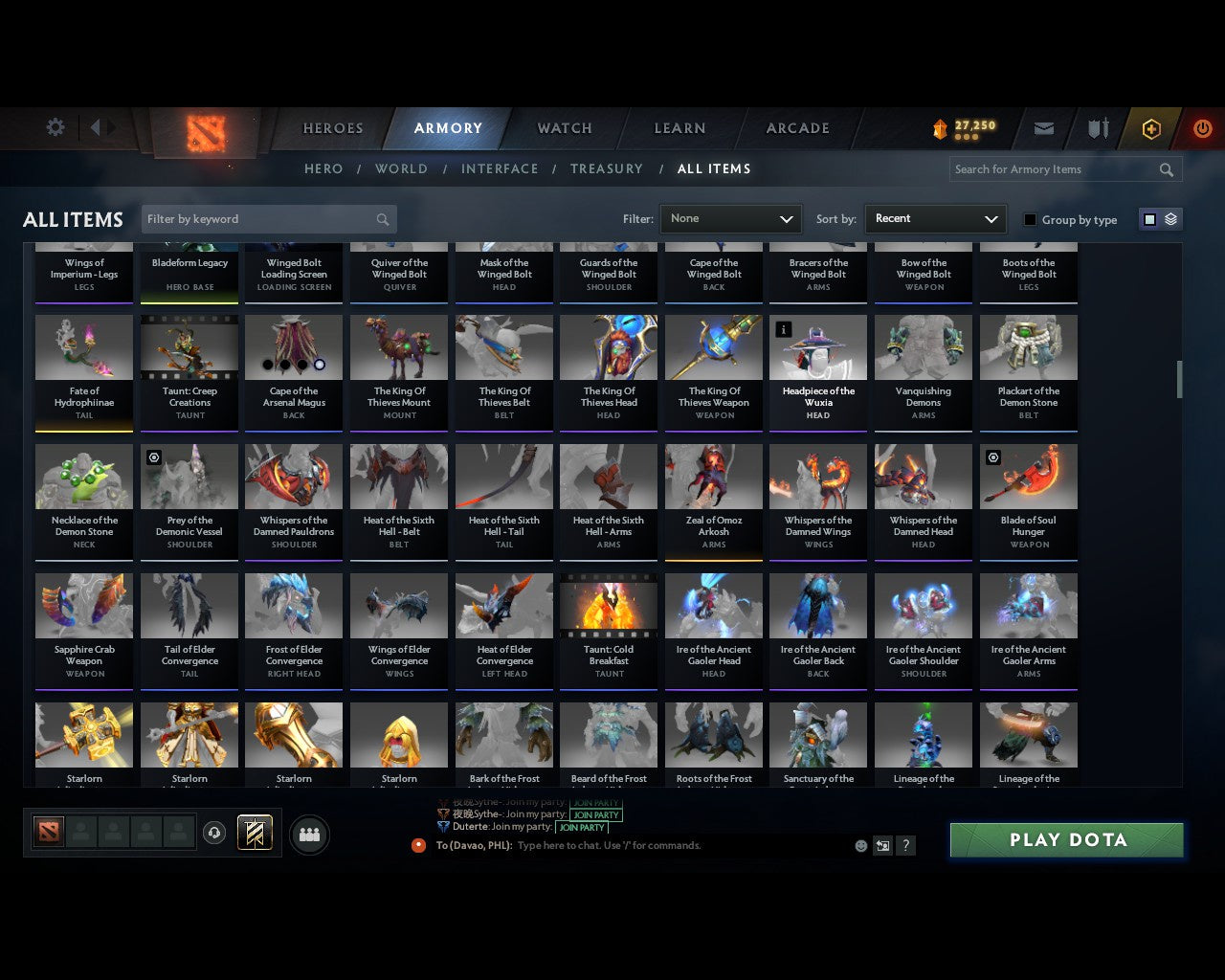Open notifications with the envelope icon

click(x=1044, y=128)
